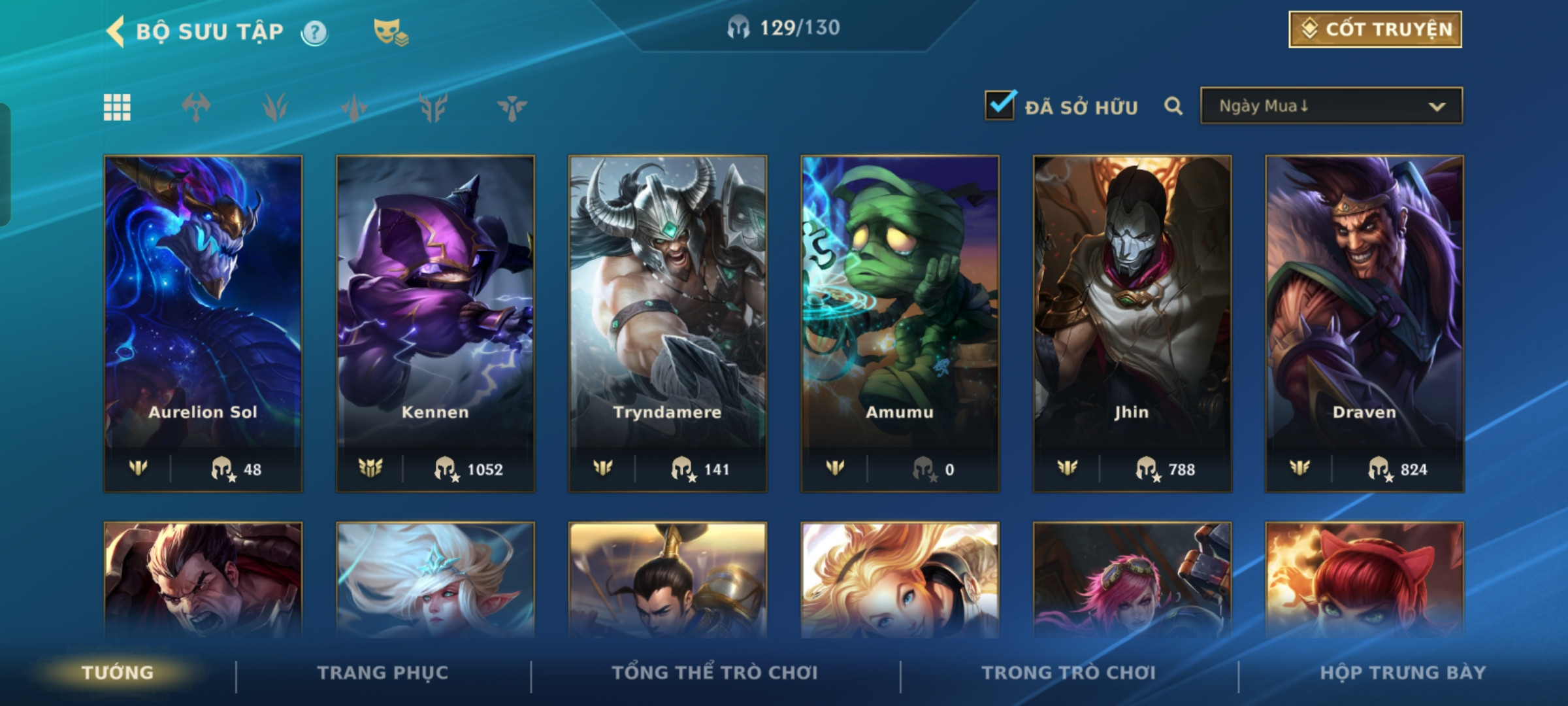Choose the Kennen champion card
1568x706 pixels.
[435, 323]
